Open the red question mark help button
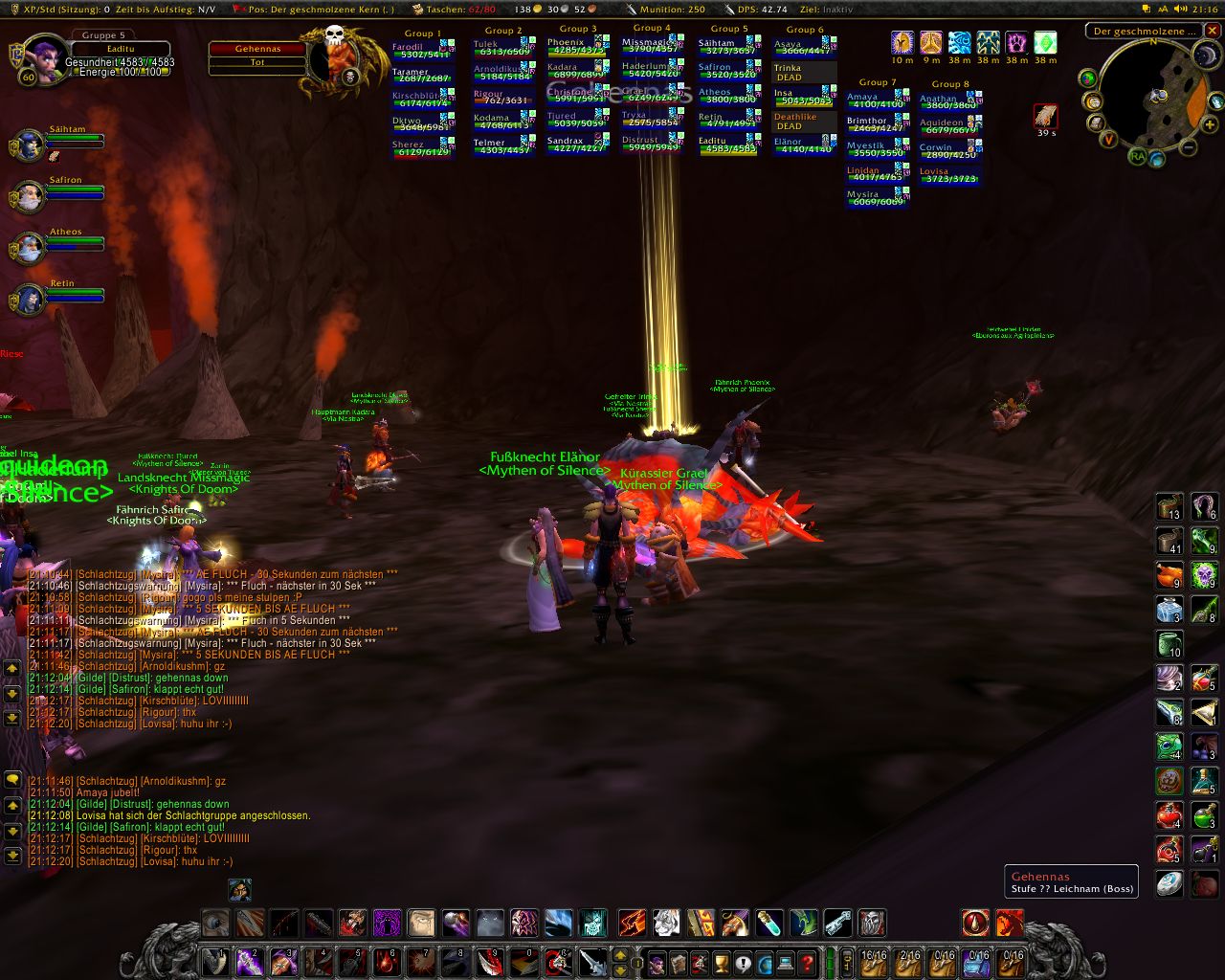 pos(807,961)
